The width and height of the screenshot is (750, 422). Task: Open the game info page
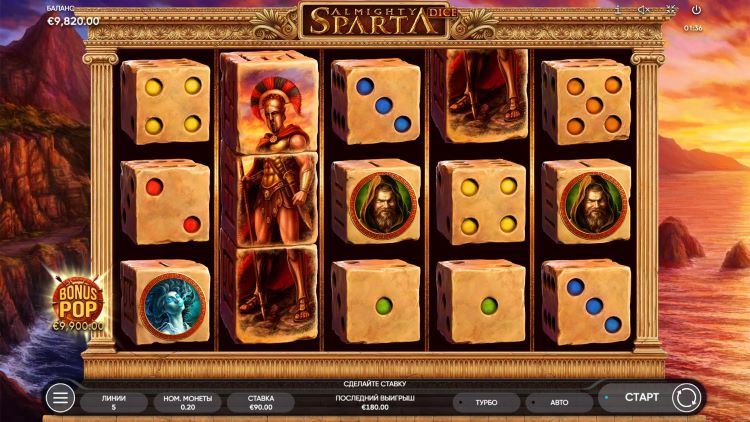620,10
